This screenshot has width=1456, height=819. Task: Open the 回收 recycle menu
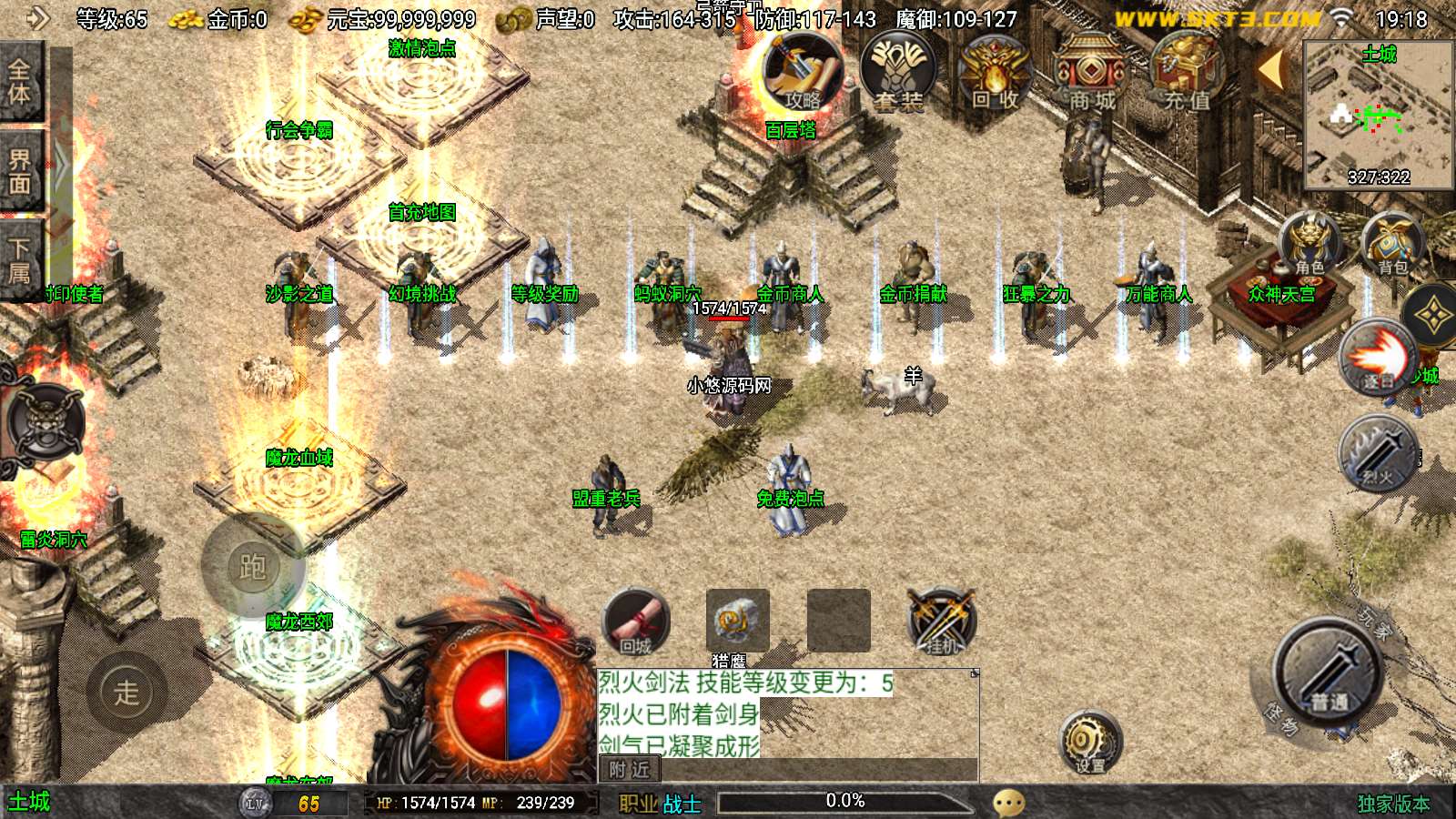point(994,75)
